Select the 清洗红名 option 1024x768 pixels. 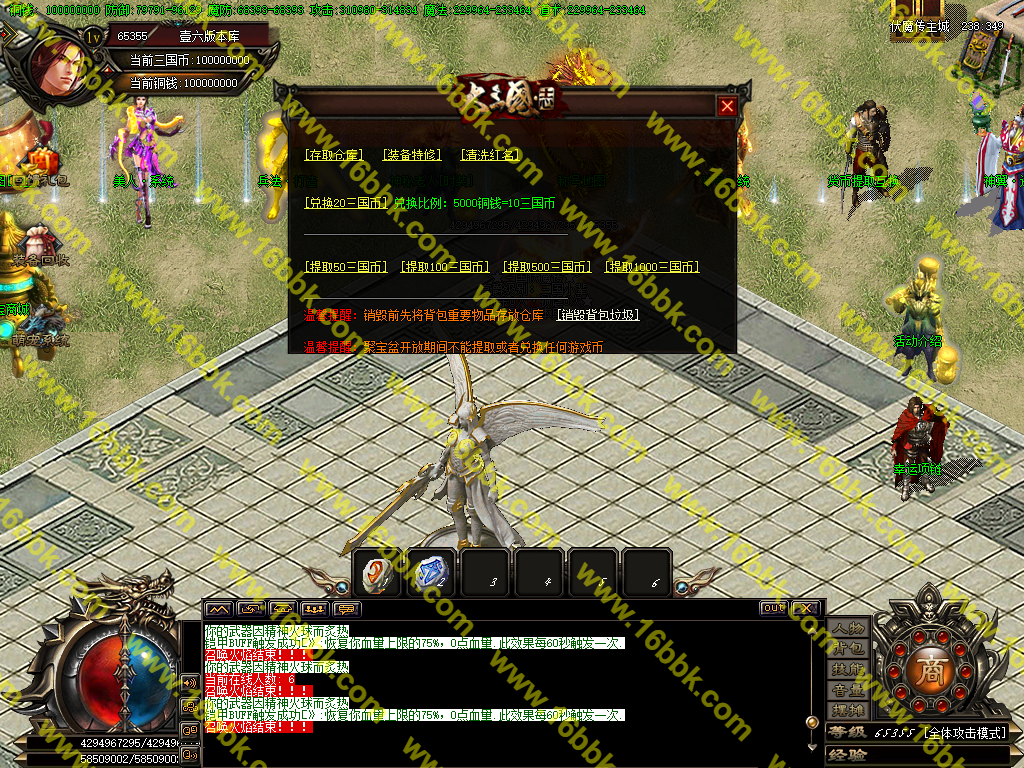coord(489,155)
